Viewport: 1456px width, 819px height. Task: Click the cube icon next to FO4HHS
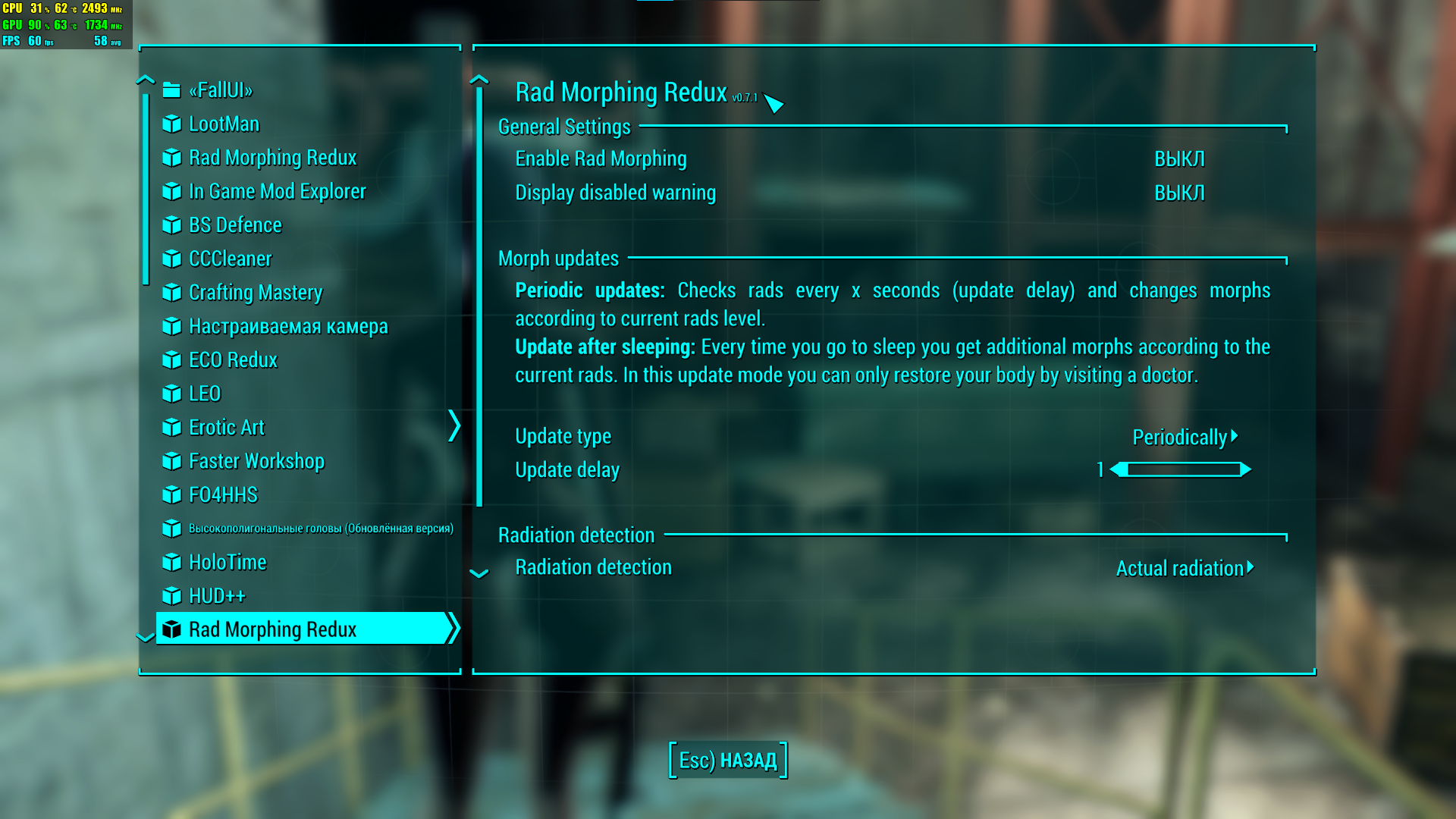[x=172, y=494]
